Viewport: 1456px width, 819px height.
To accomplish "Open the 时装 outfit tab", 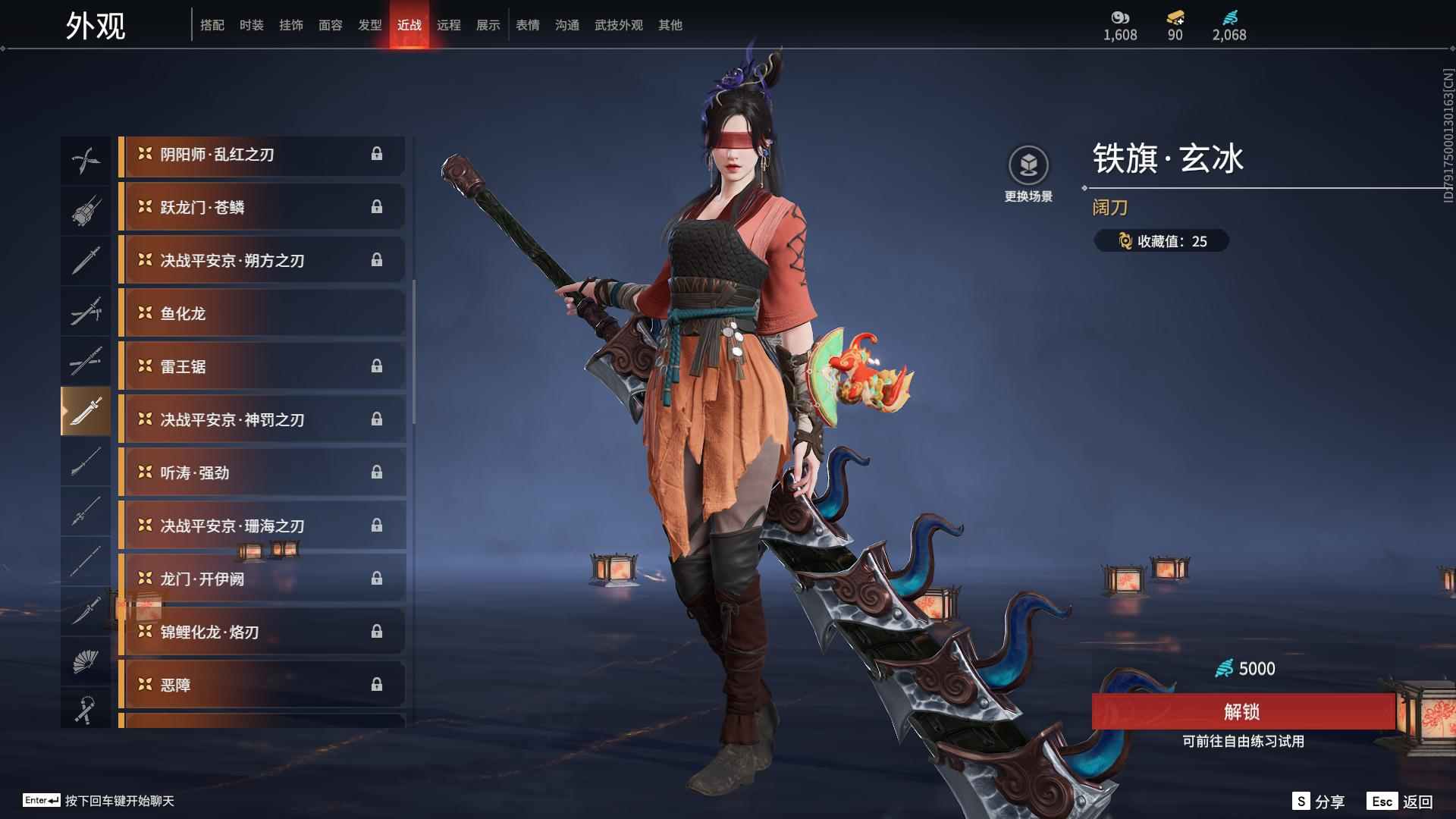I will point(252,25).
